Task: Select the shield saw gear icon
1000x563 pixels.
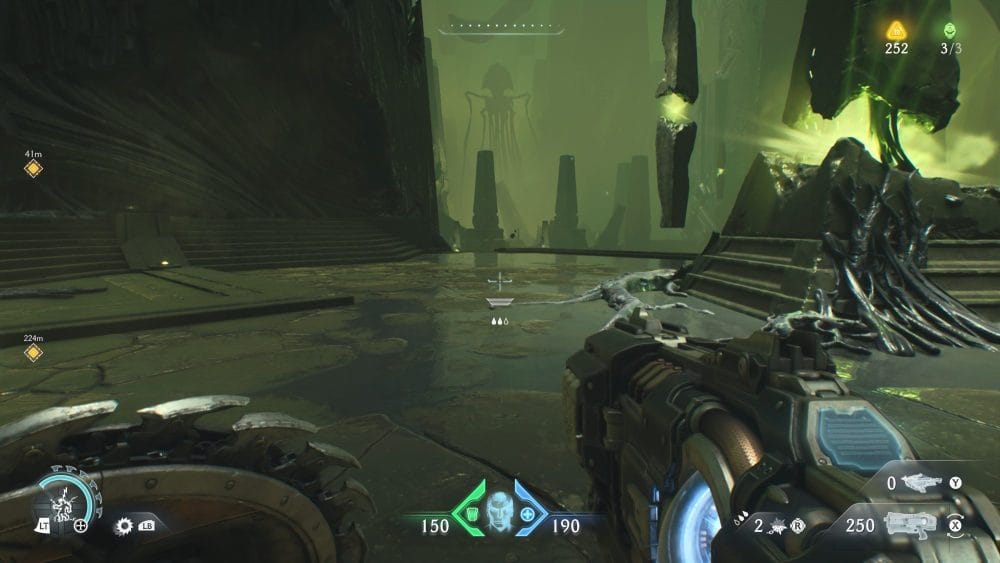Action: (x=125, y=524)
